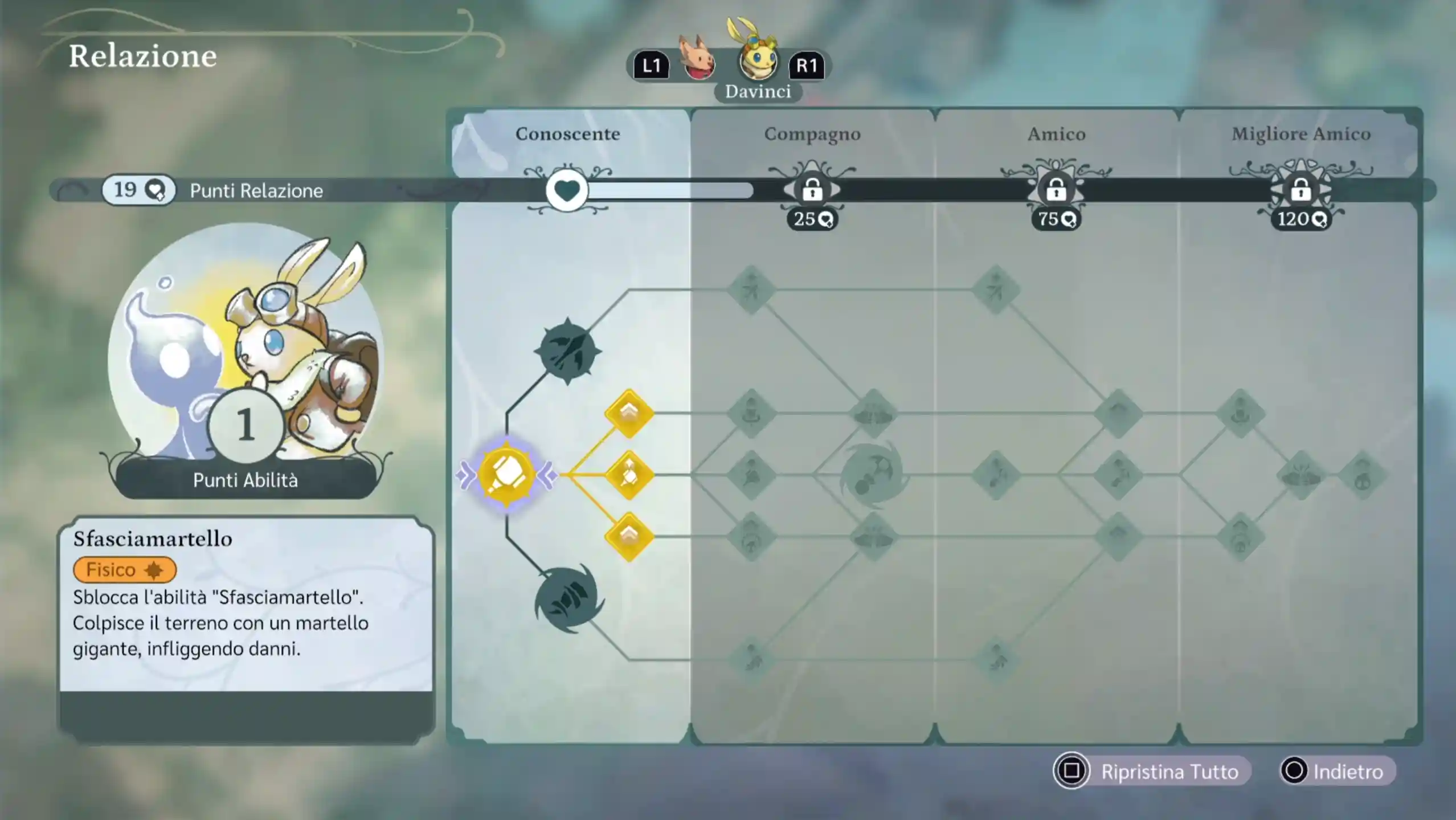Click the white heart marker on relationship bar
The width and height of the screenshot is (1456, 820).
pyautogui.click(x=567, y=190)
